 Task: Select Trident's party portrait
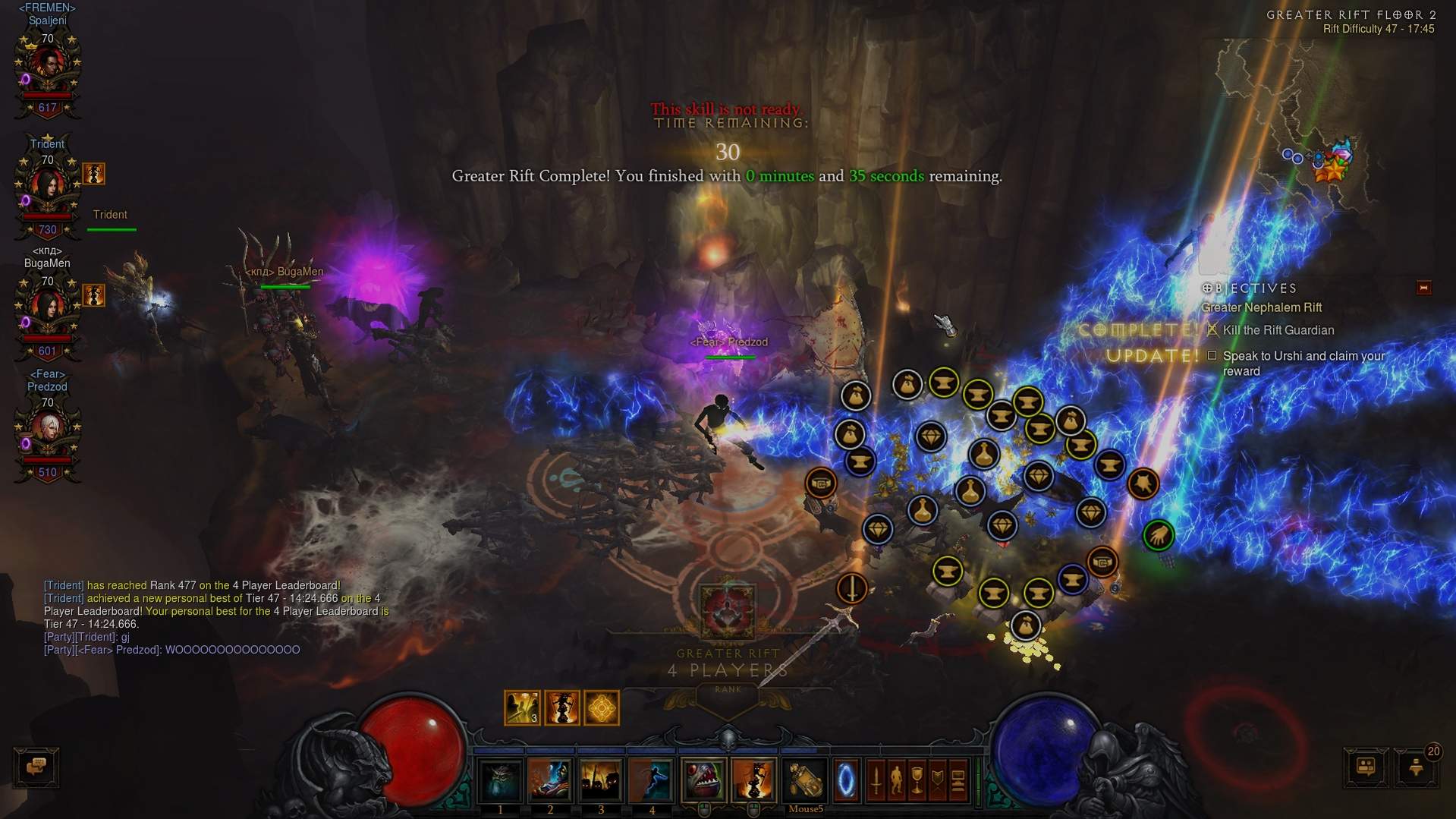click(47, 188)
